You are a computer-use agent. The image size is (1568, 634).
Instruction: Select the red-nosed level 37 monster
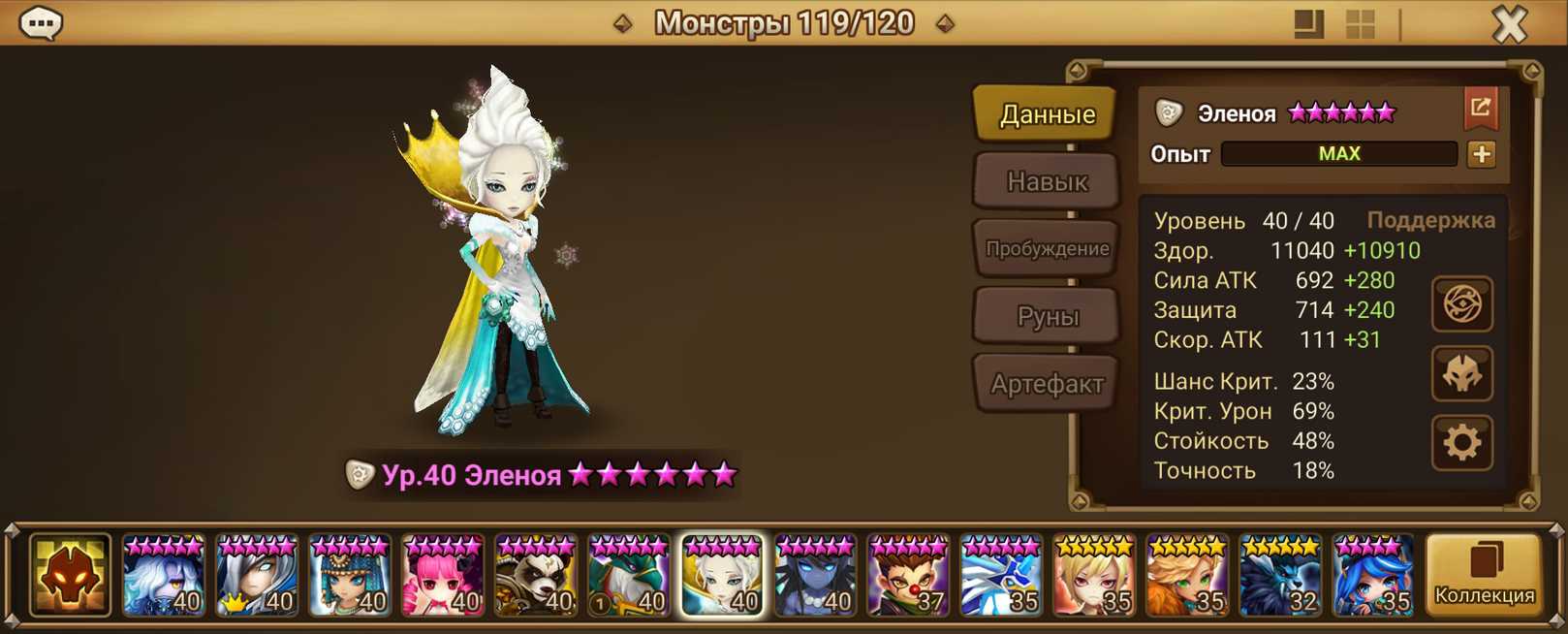908,576
